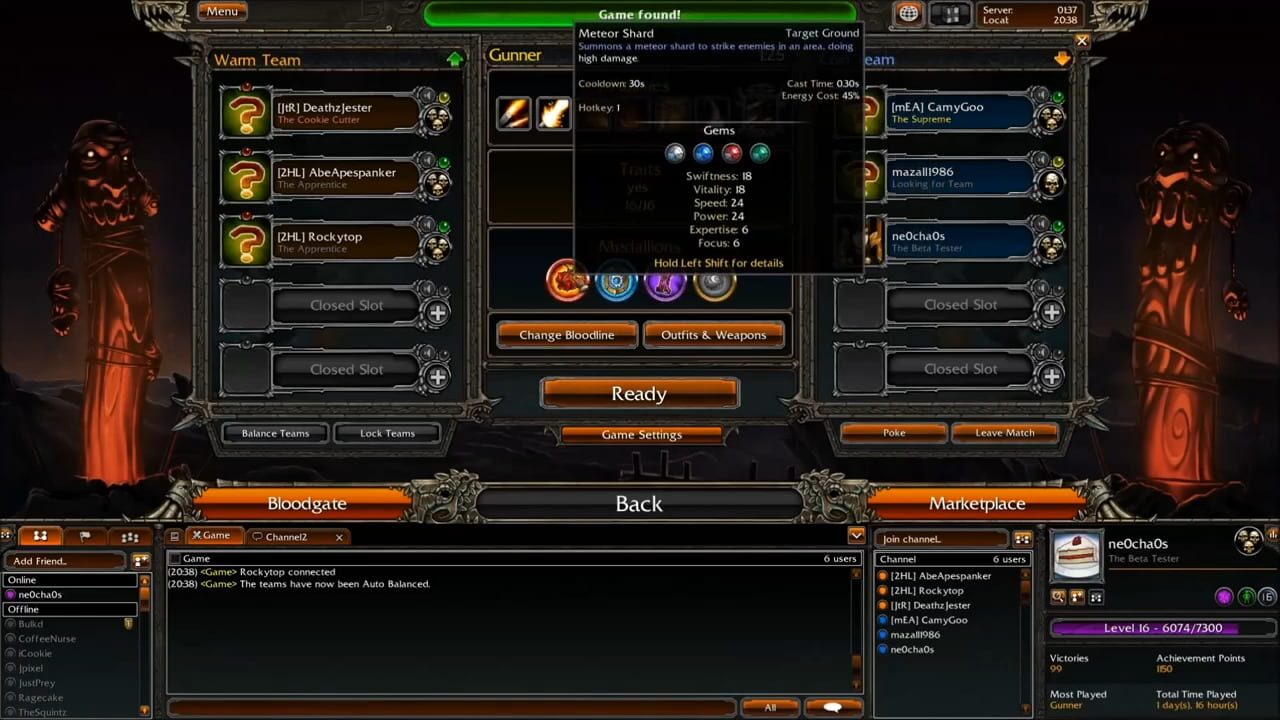Screen dimensions: 1280x720
Task: Open the clan list with the group icon
Action: pos(130,537)
